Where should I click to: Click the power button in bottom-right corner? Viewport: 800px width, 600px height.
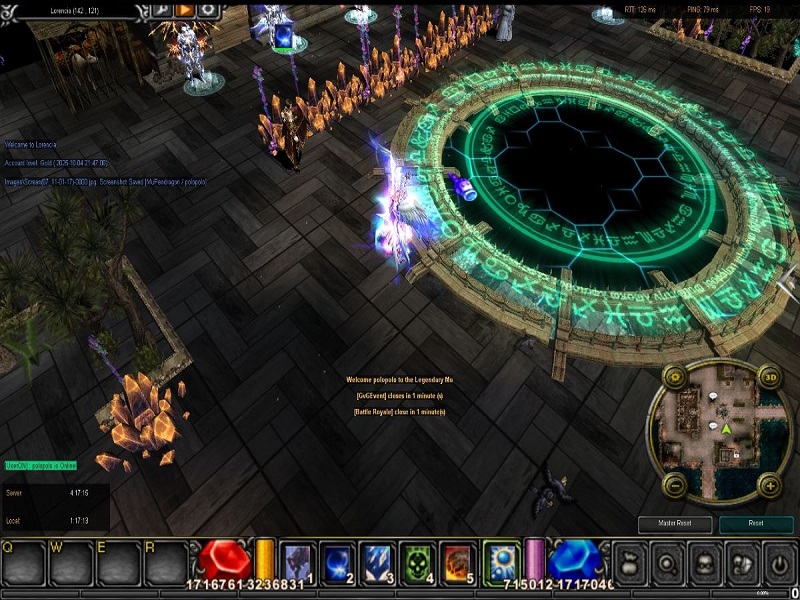coord(778,565)
